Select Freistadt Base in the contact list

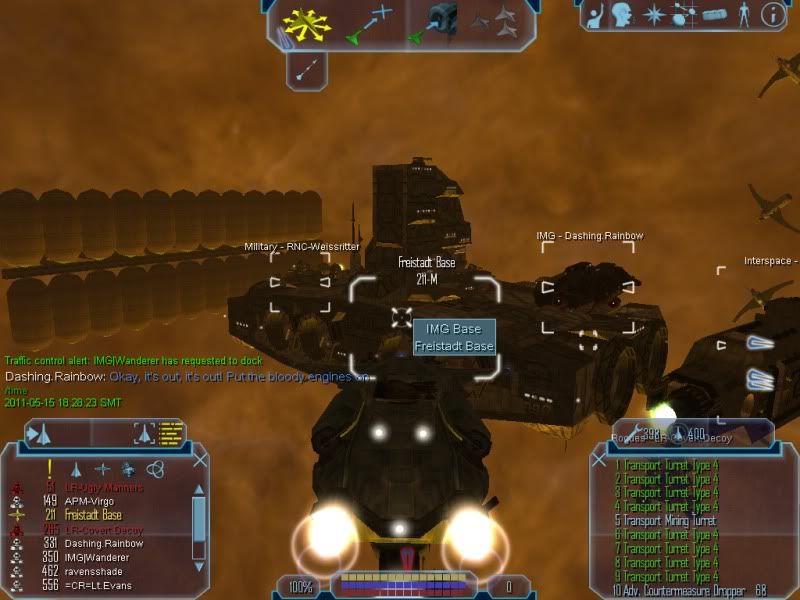pyautogui.click(x=95, y=515)
